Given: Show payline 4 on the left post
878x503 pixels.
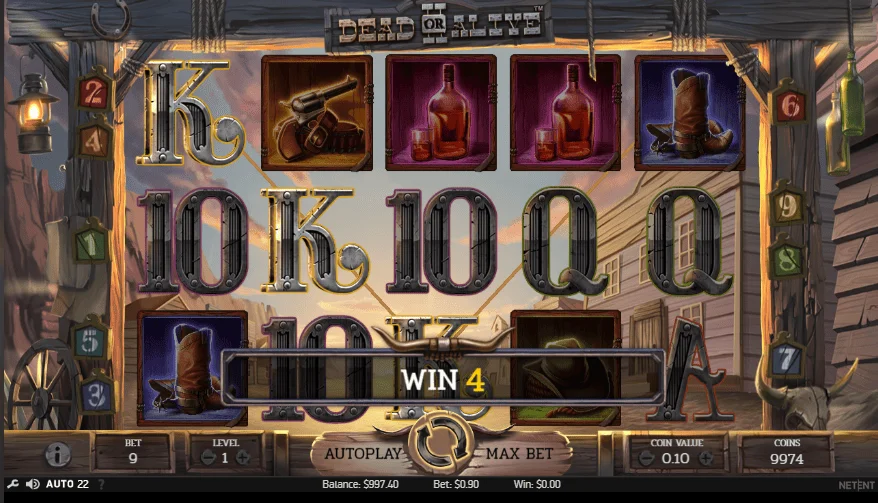Looking at the screenshot, I should [x=95, y=139].
